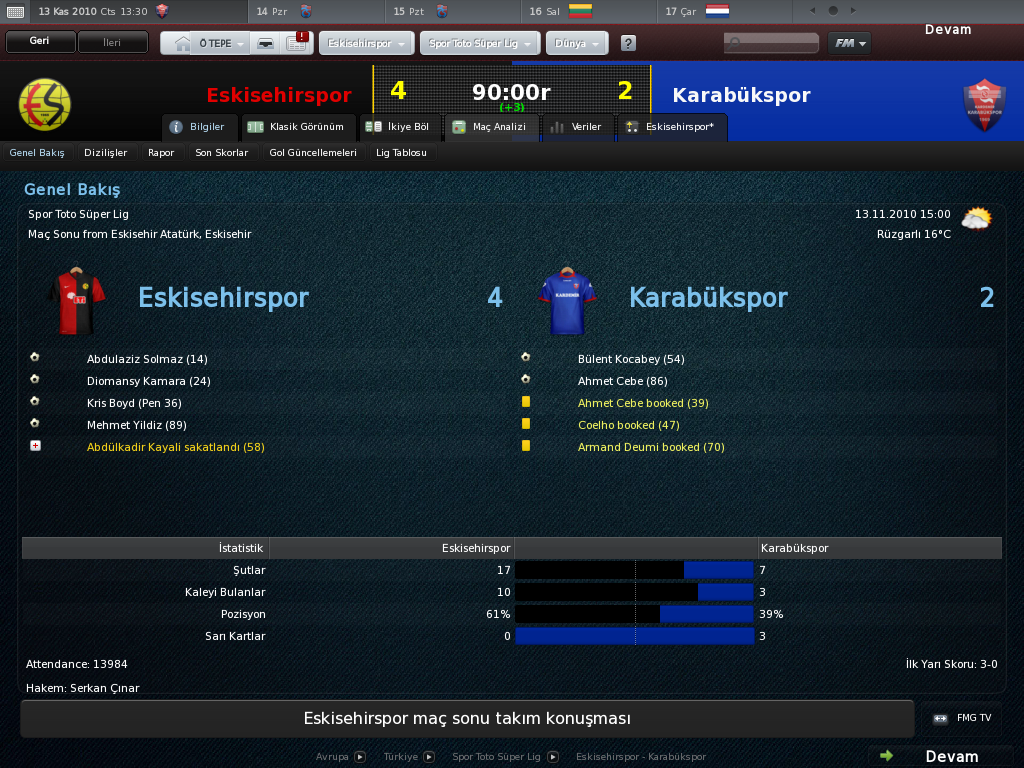Show the Maç Analizi tab
Image resolution: width=1024 pixels, height=768 pixels.
coord(490,127)
